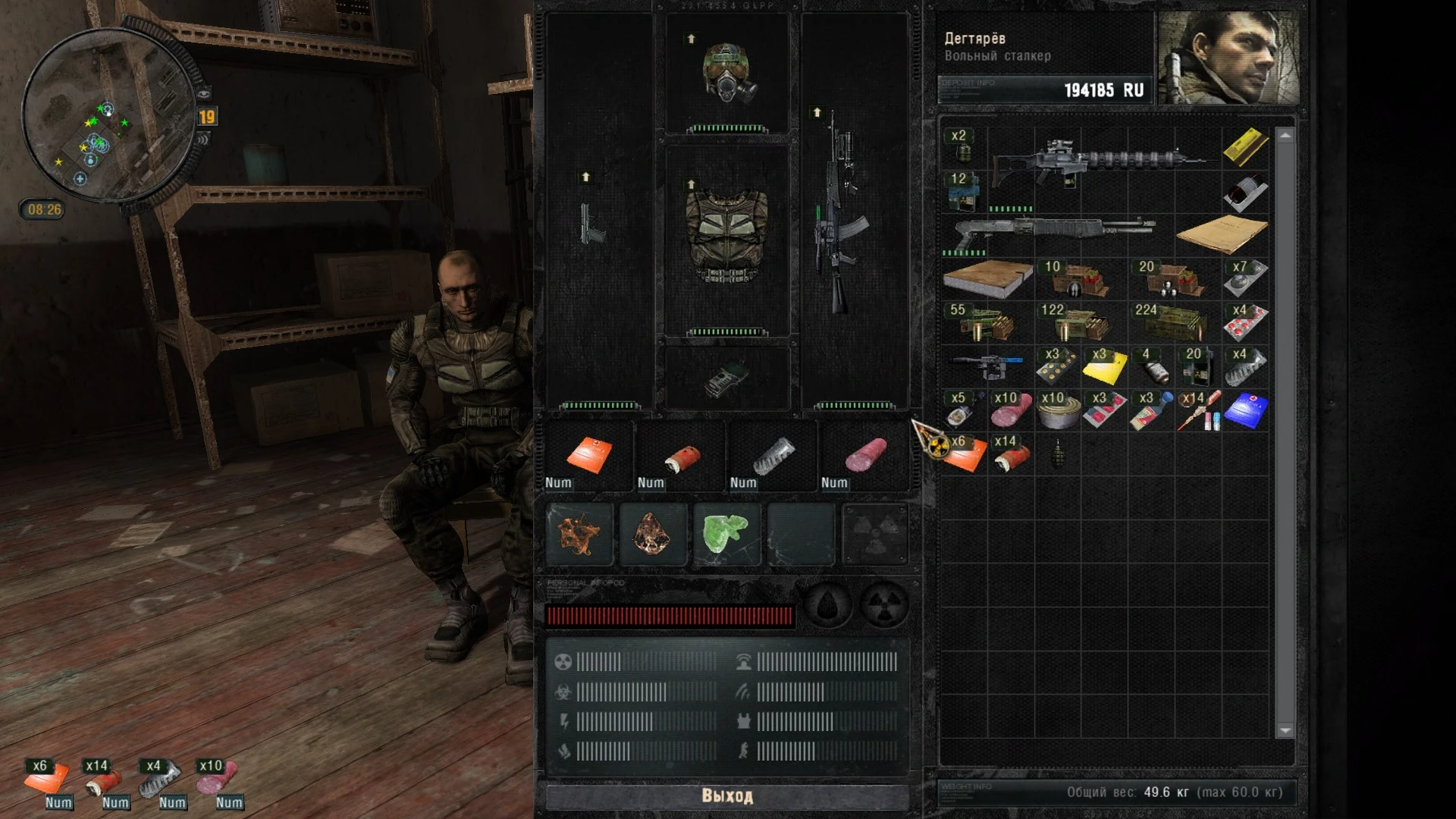This screenshot has height=819, width=1456.
Task: Click the brown artifact in the first slot
Action: pyautogui.click(x=579, y=534)
